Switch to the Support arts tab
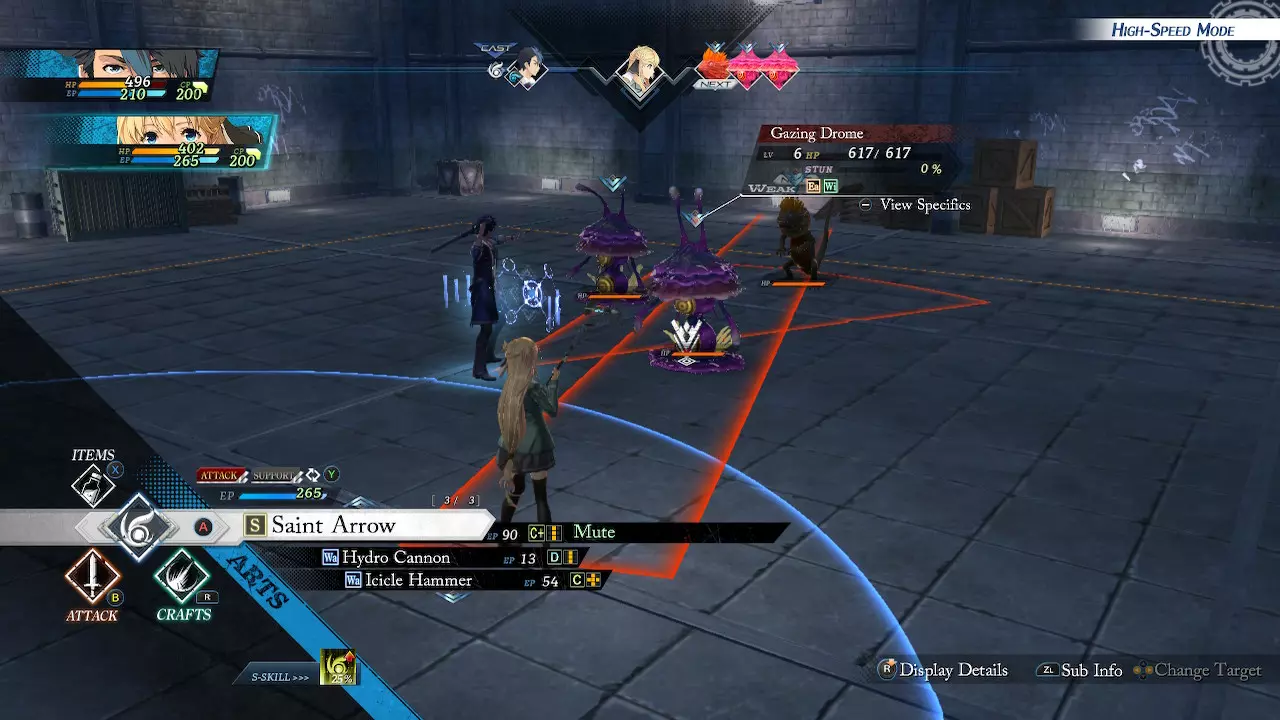The height and width of the screenshot is (720, 1280). [273, 475]
